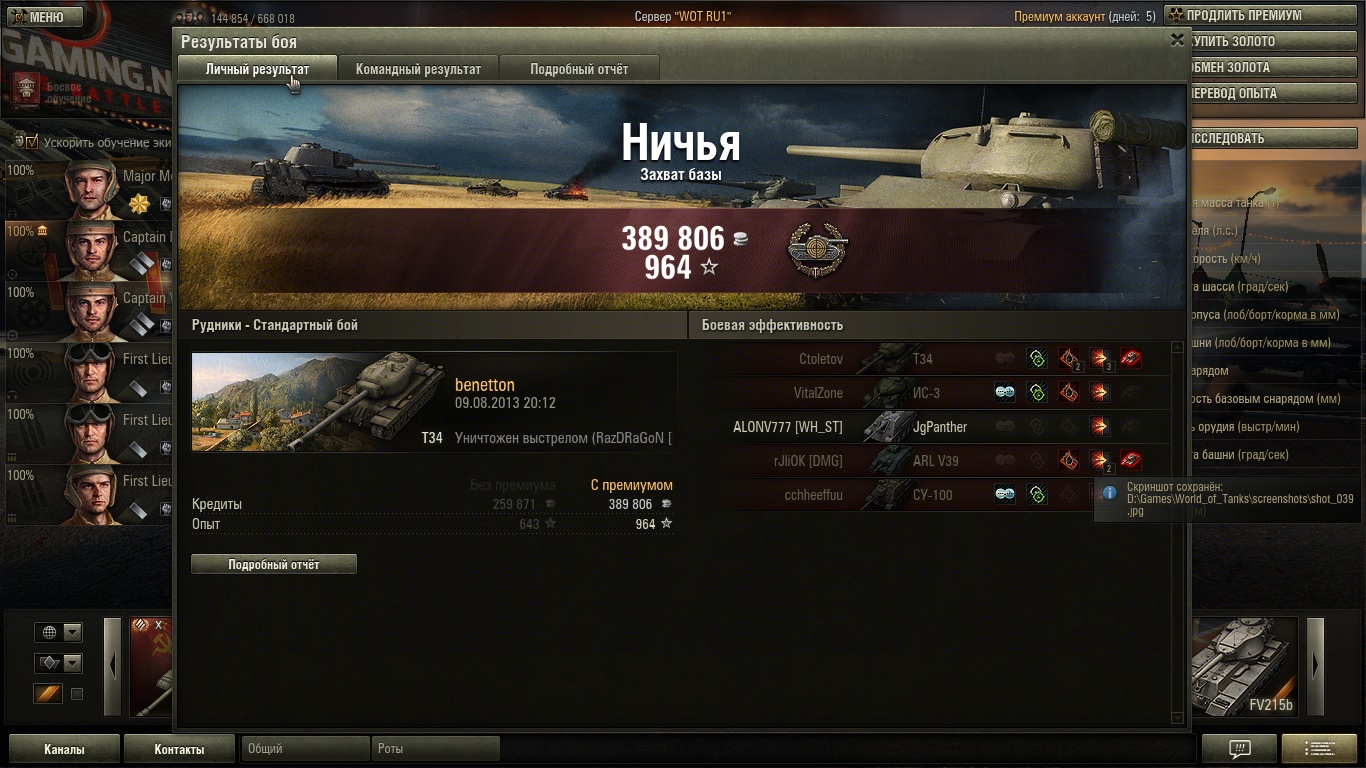This screenshot has height=768, width=1366.
Task: Click the Подробный отчёт button below credits
Action: point(274,564)
